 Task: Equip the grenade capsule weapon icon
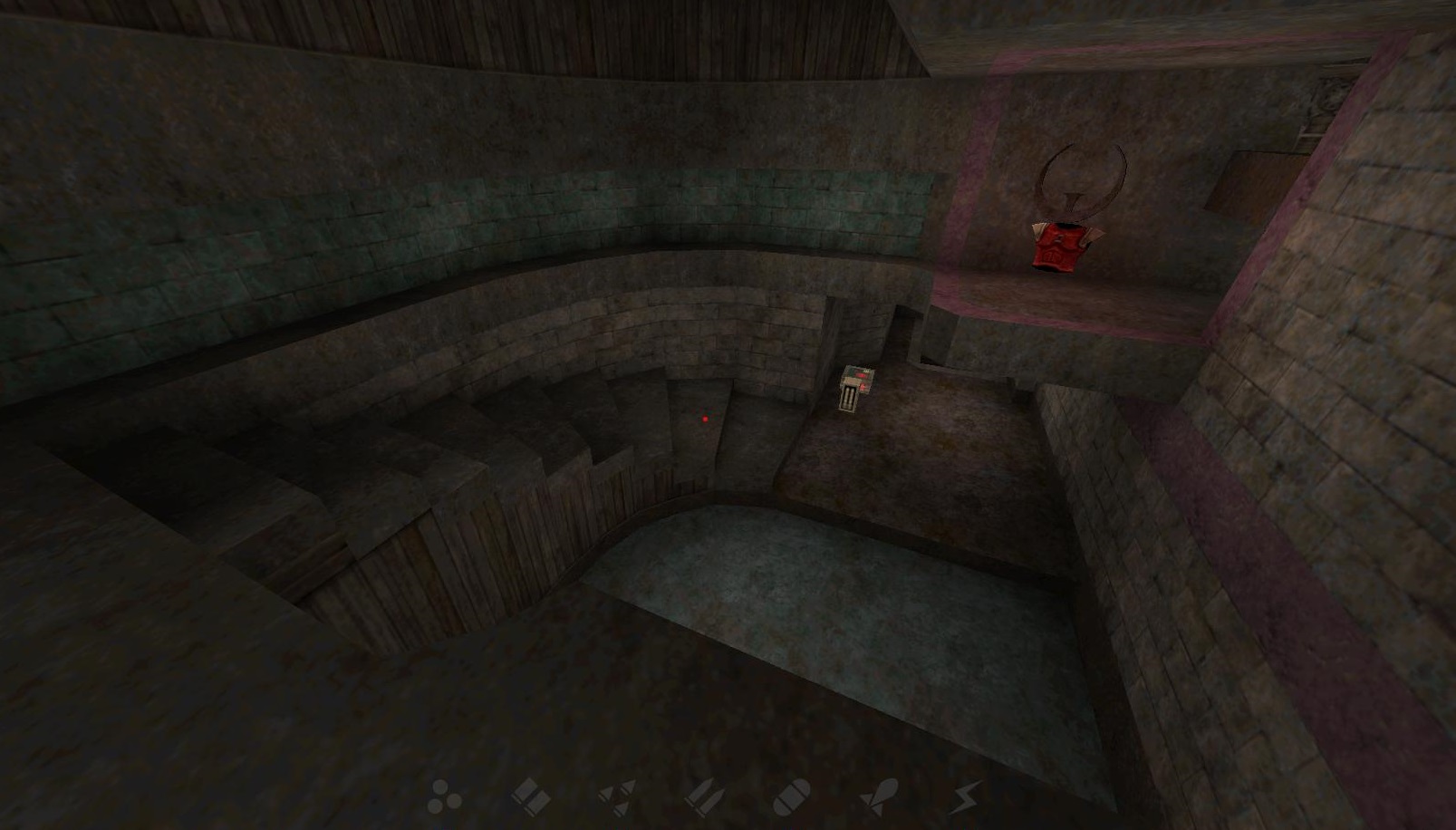pos(791,796)
